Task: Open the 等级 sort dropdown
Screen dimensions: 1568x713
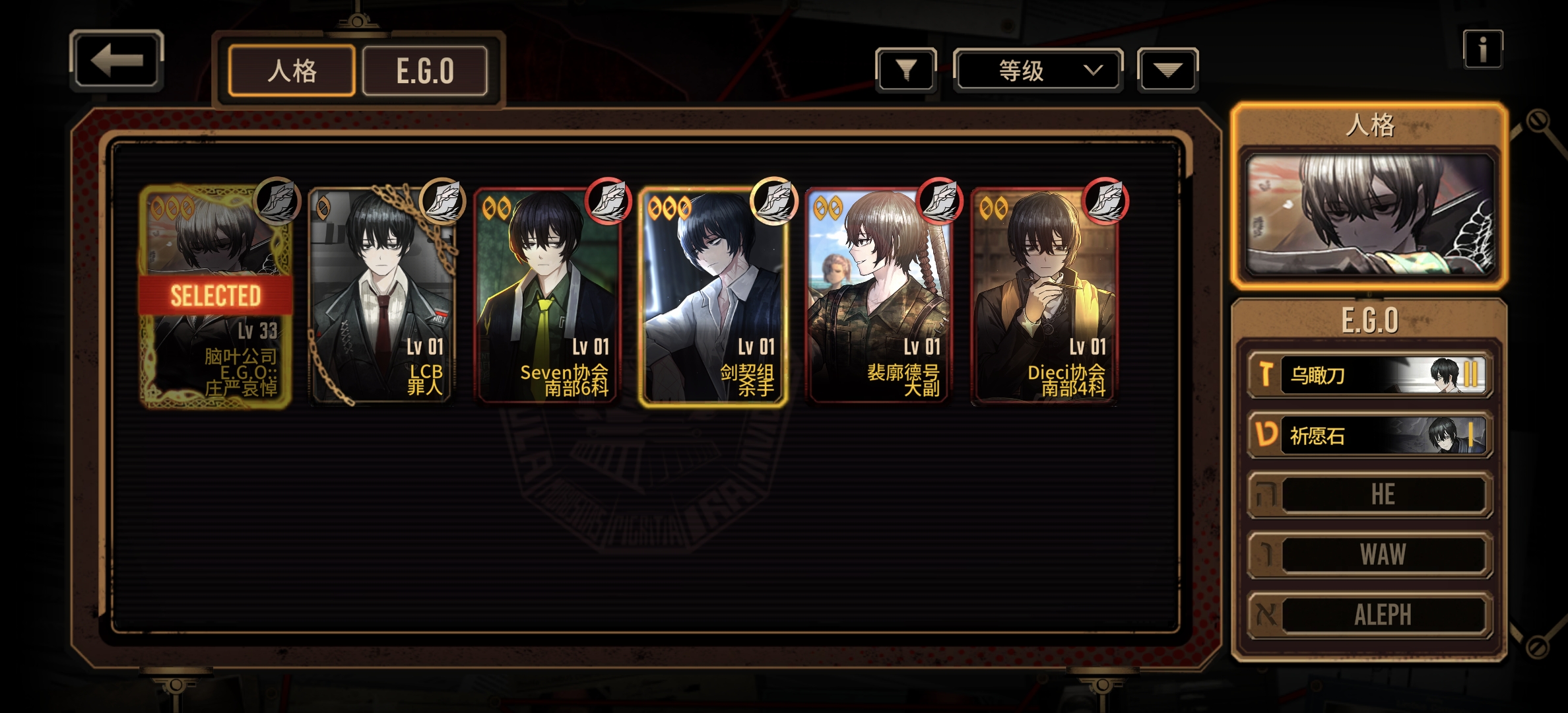Action: tap(1037, 70)
